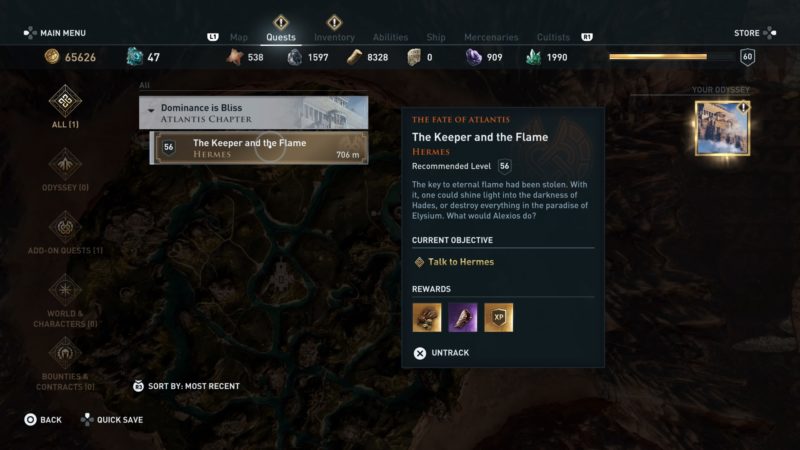The image size is (800, 450).
Task: Select the Quests tab
Action: [281, 38]
